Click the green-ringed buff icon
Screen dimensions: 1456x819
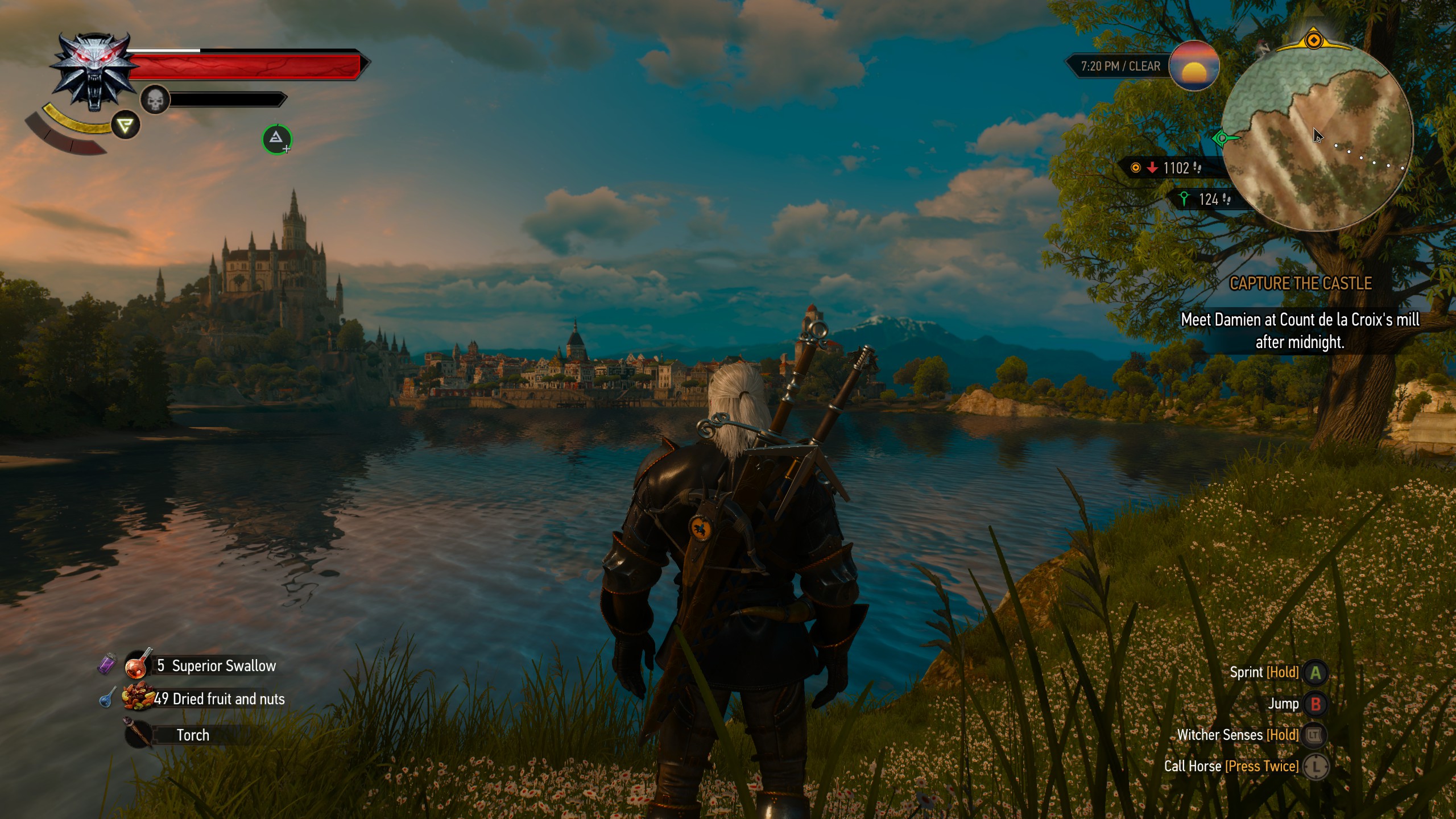click(276, 139)
